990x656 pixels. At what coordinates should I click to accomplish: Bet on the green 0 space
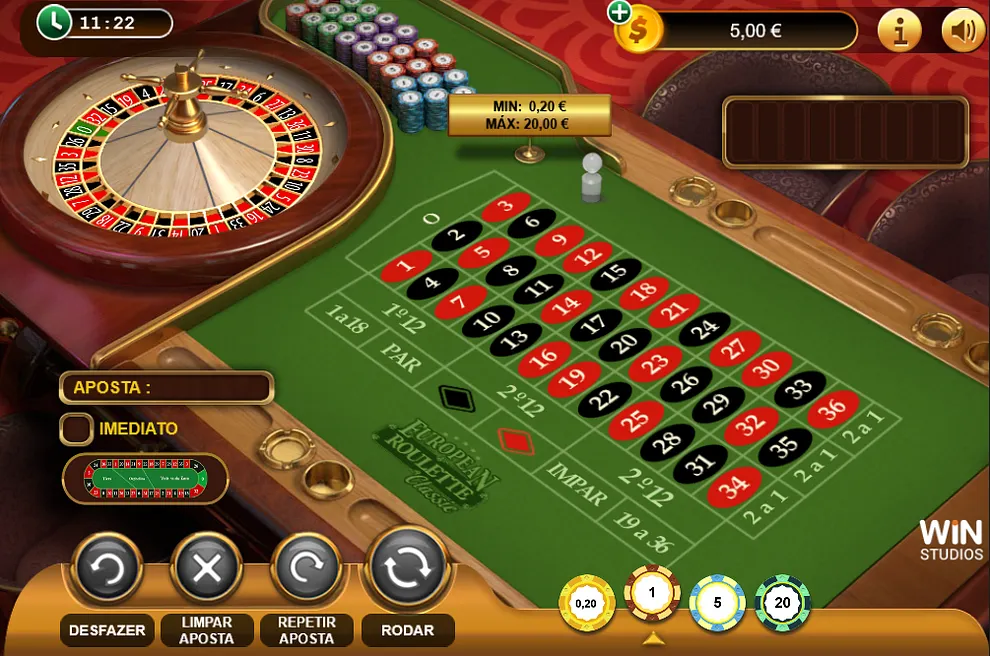[x=433, y=217]
